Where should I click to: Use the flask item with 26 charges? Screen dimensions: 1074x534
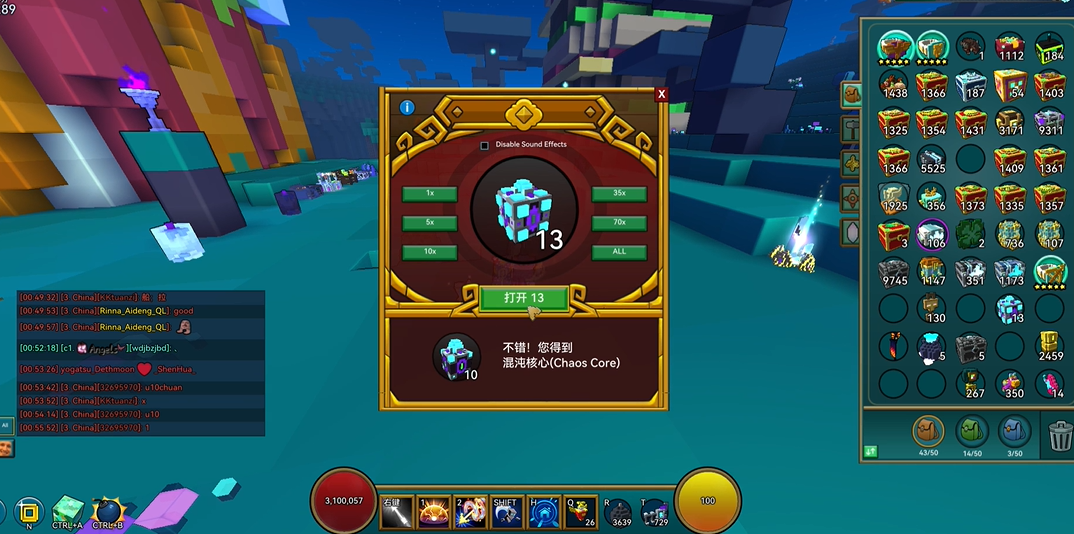(x=578, y=512)
